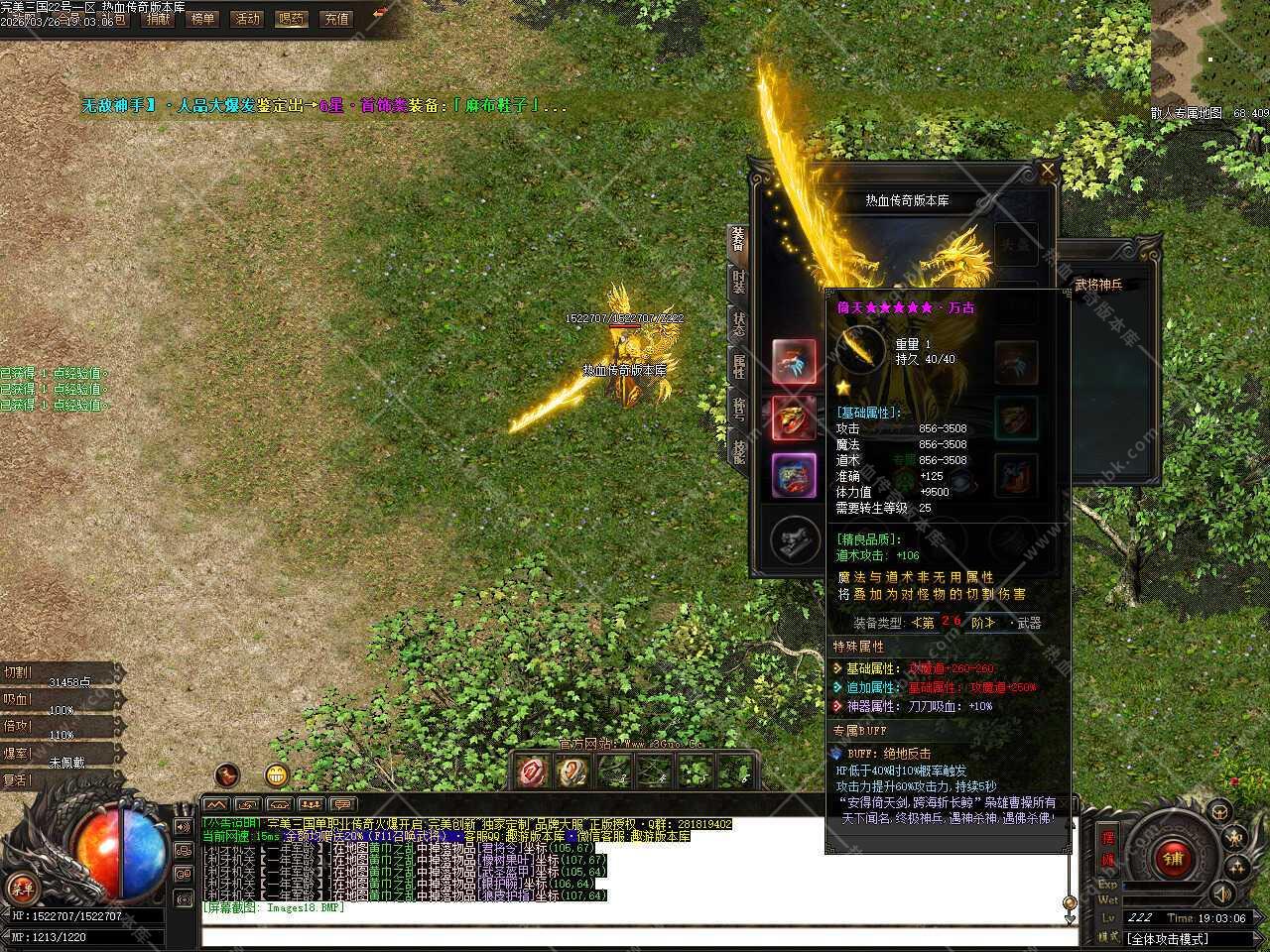
Task: Click the yellow smiley face icon
Action: (x=277, y=774)
